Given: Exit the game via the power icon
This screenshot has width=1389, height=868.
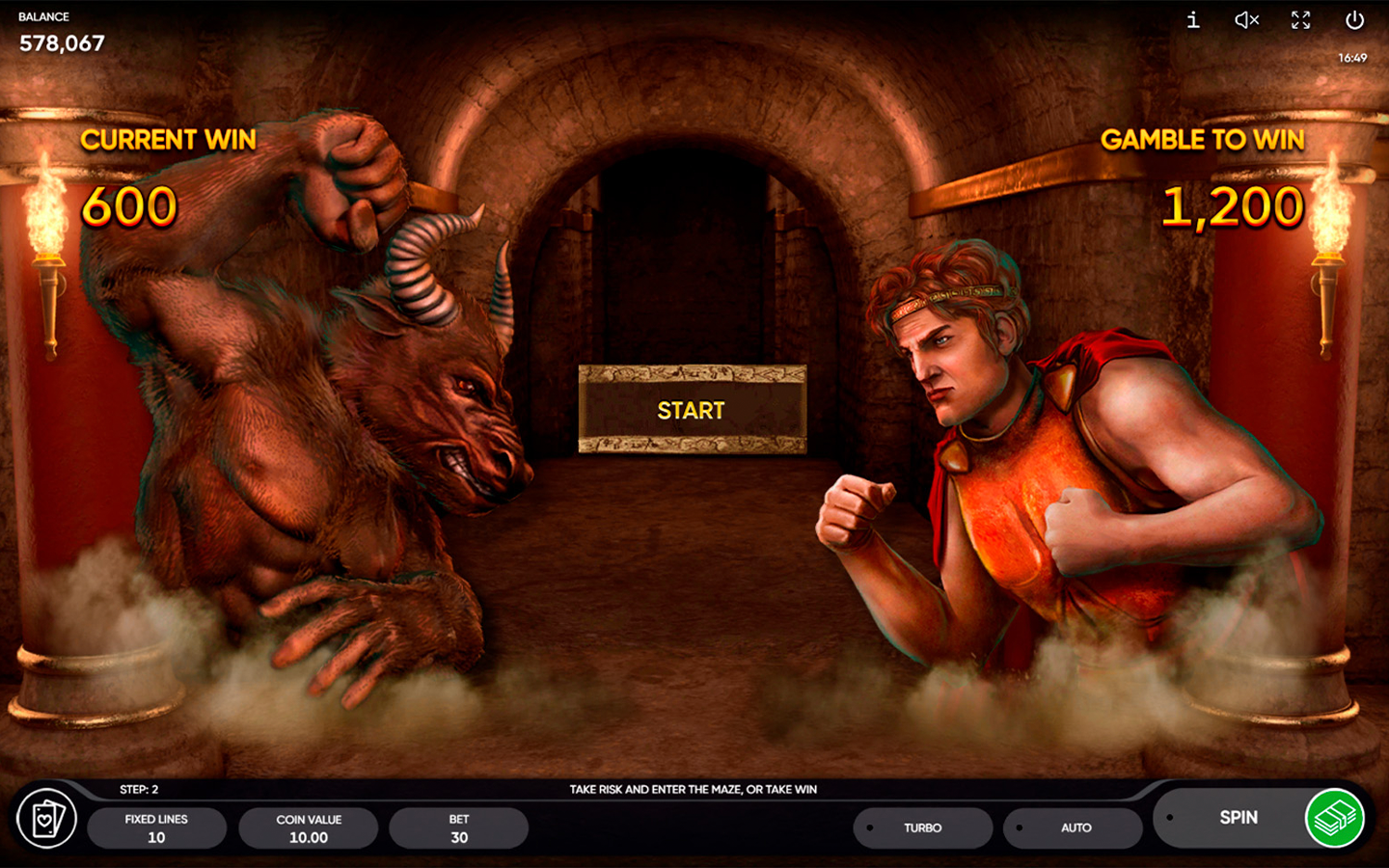Looking at the screenshot, I should coord(1353,20).
